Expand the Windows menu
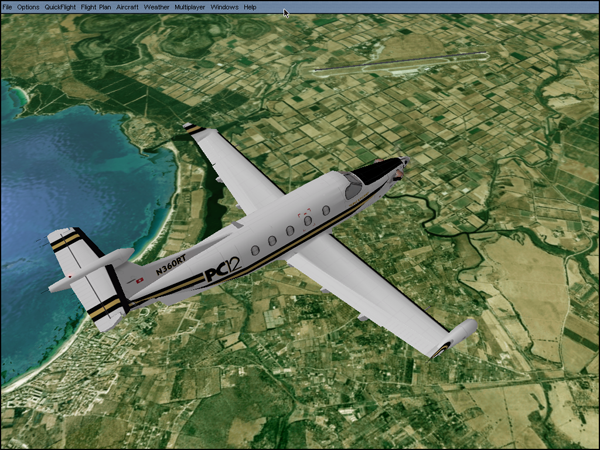600x450 pixels. [x=224, y=7]
